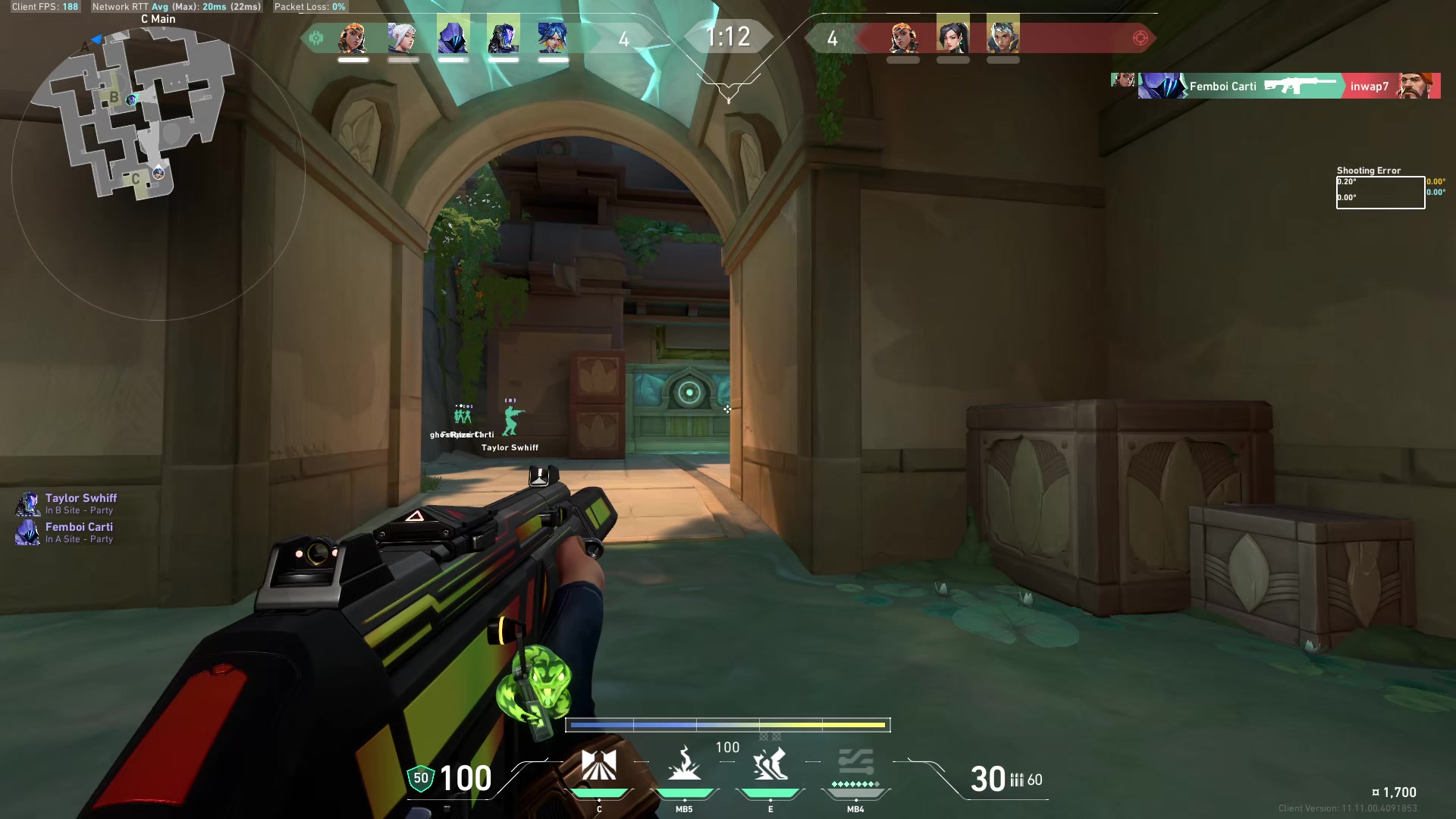Viewport: 1456px width, 819px height.
Task: Choose the hooded Omen teammate portrait
Action: point(453,37)
